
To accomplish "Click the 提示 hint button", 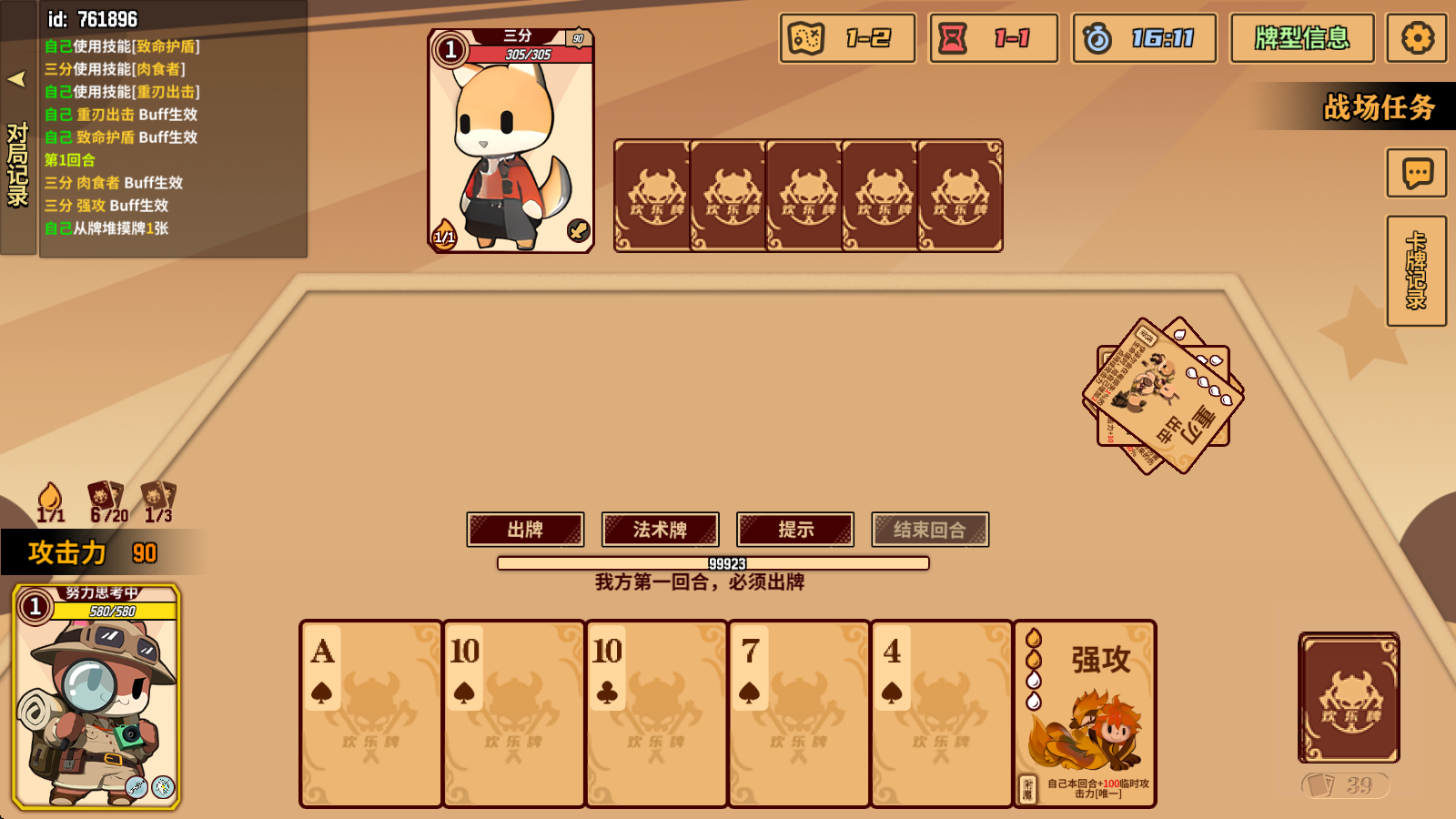I will click(794, 529).
